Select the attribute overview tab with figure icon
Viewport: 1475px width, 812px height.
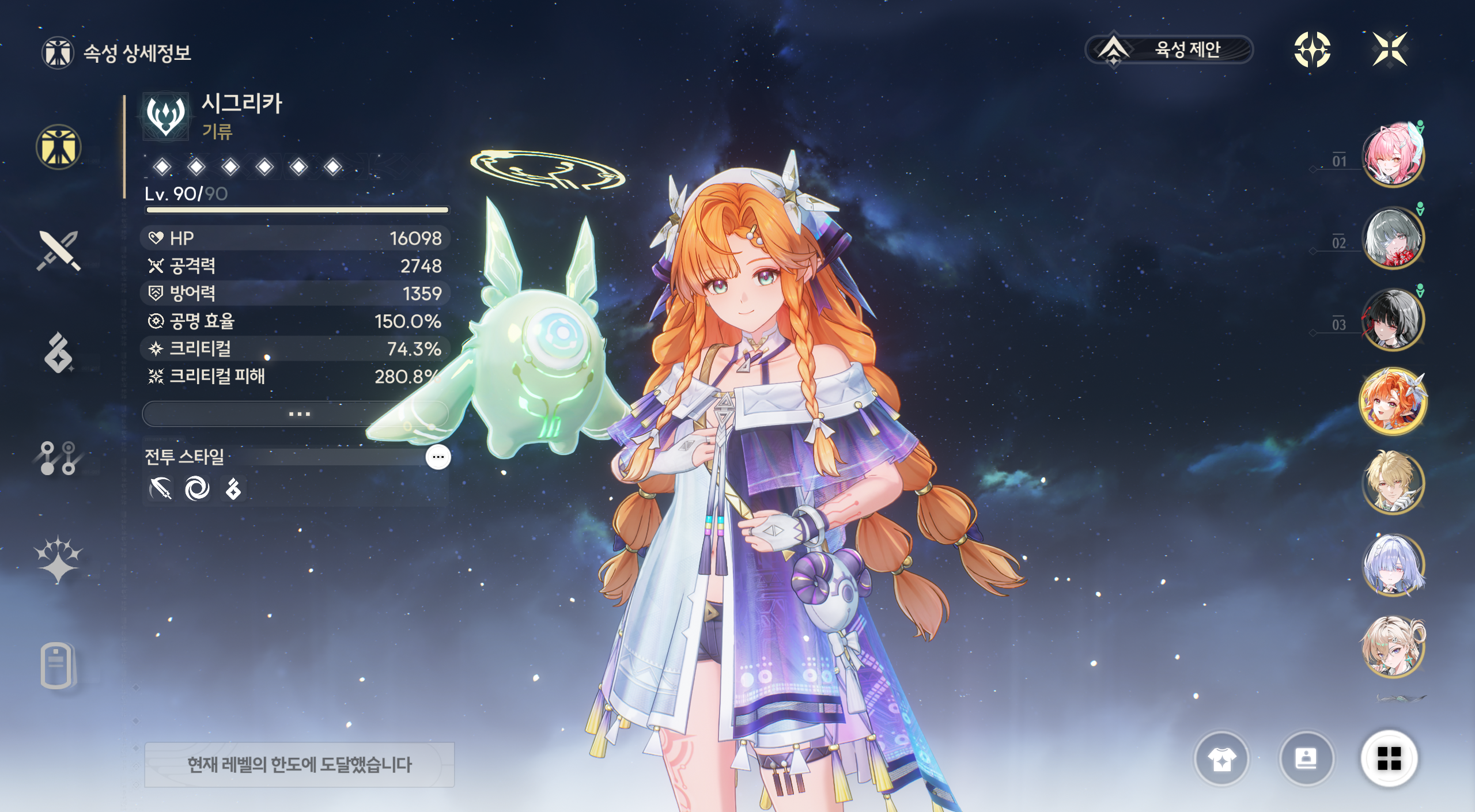(58, 147)
